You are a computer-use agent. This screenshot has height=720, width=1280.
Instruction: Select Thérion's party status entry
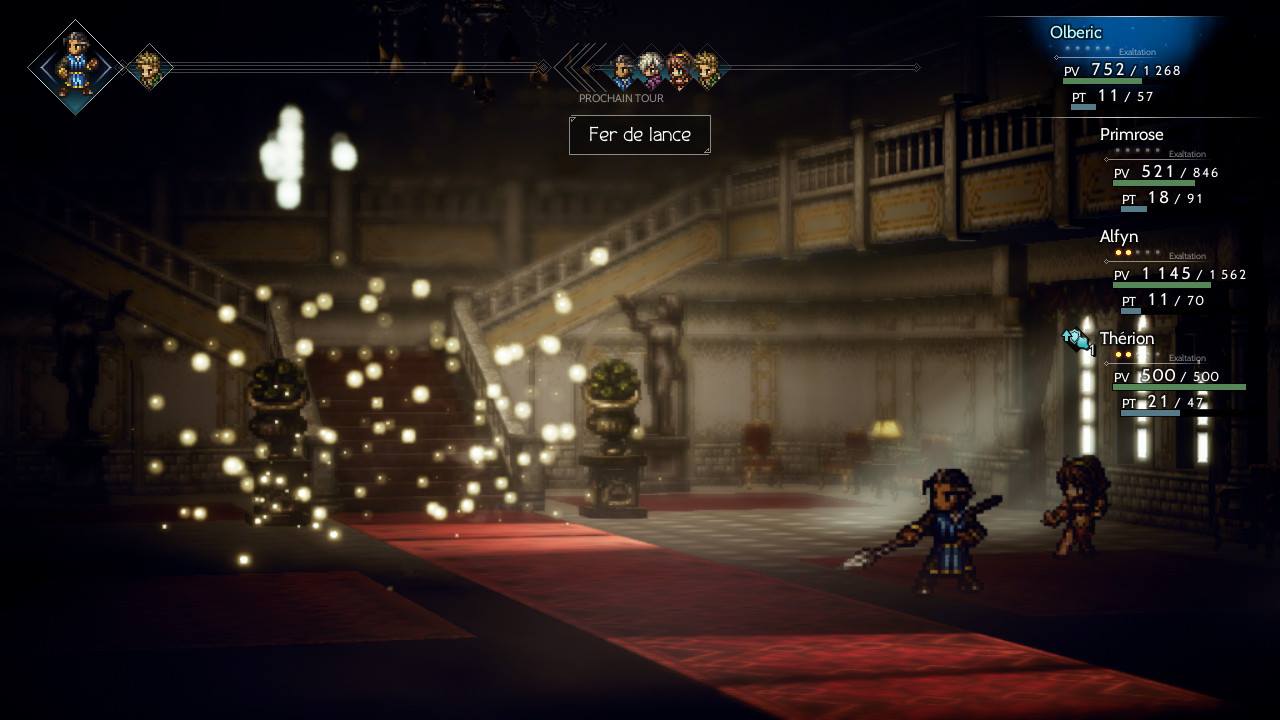(x=1170, y=374)
